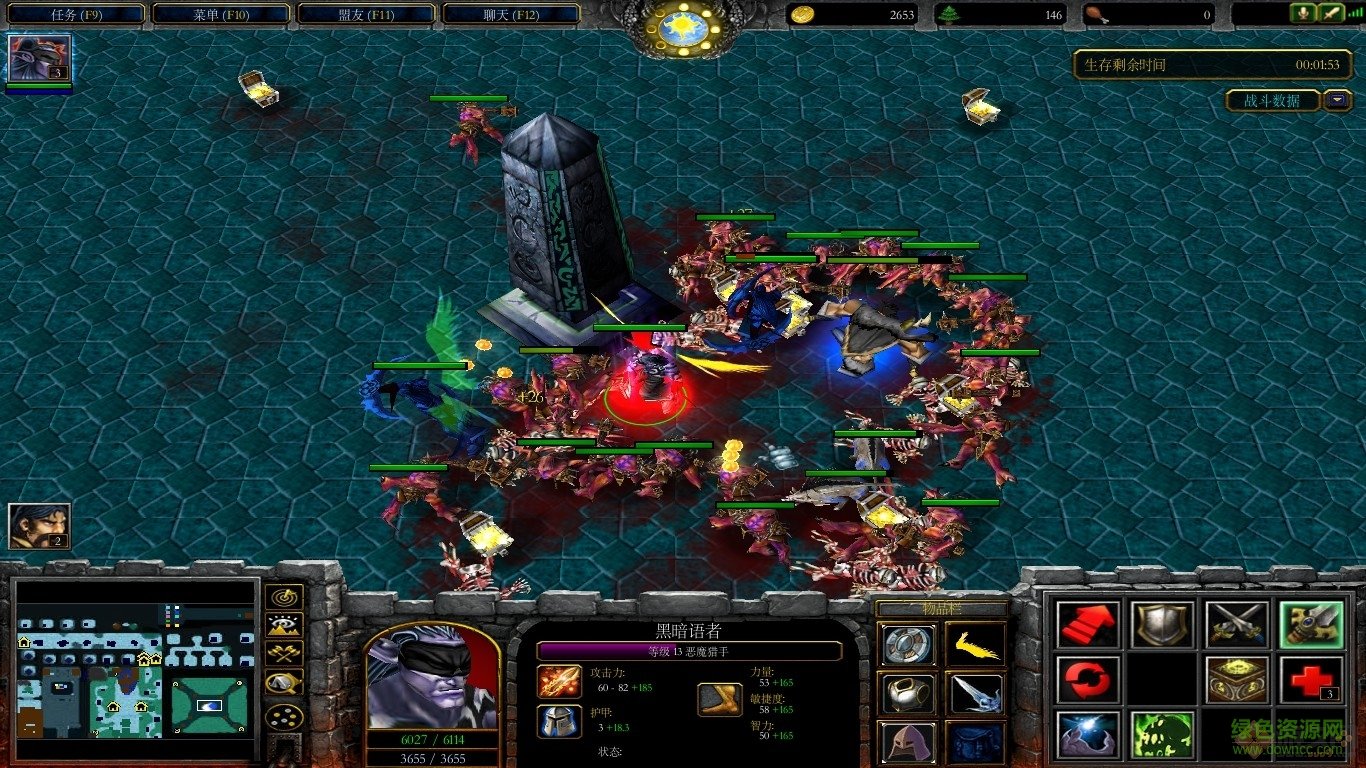Image resolution: width=1366 pixels, height=768 pixels.
Task: Select the bearded hero portrait icon
Action: tap(39, 526)
